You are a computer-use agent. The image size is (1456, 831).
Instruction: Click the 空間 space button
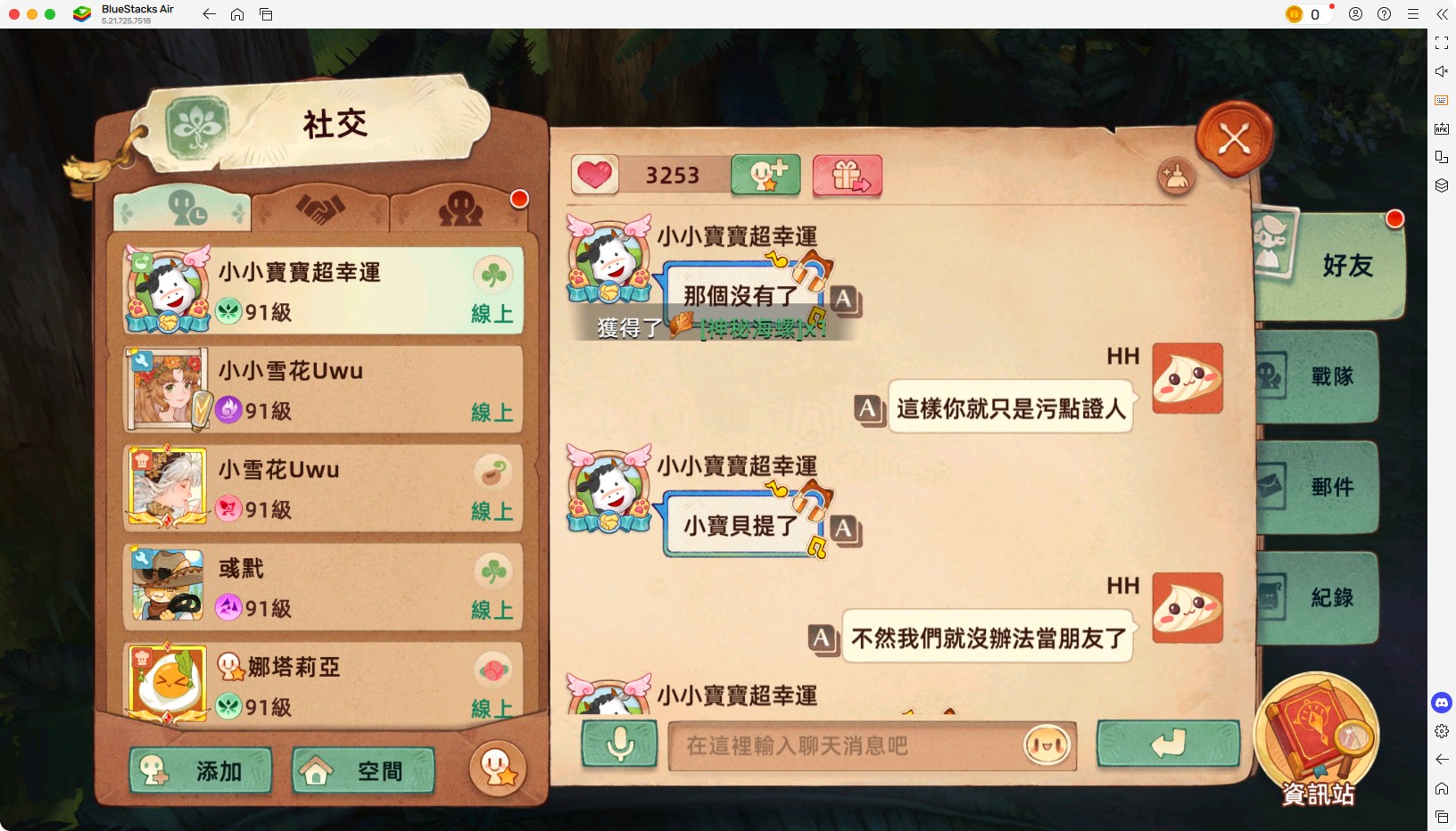coord(362,769)
